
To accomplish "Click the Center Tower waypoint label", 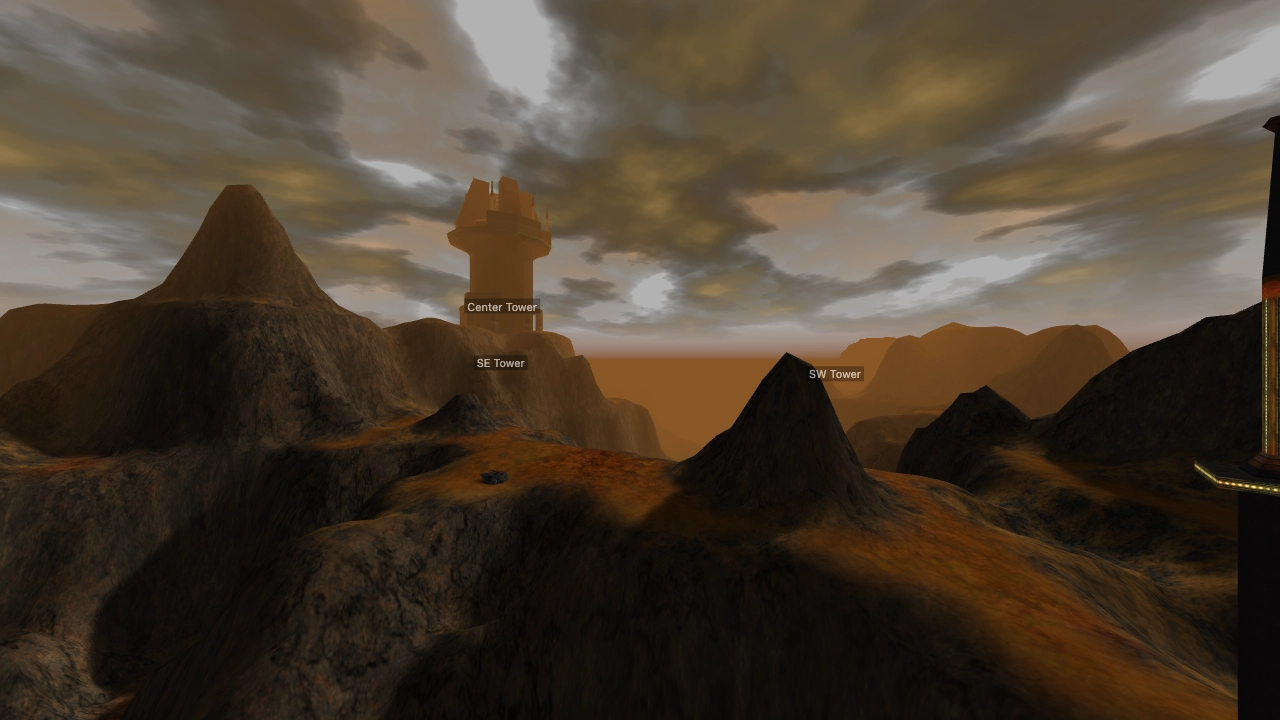I will point(501,307).
